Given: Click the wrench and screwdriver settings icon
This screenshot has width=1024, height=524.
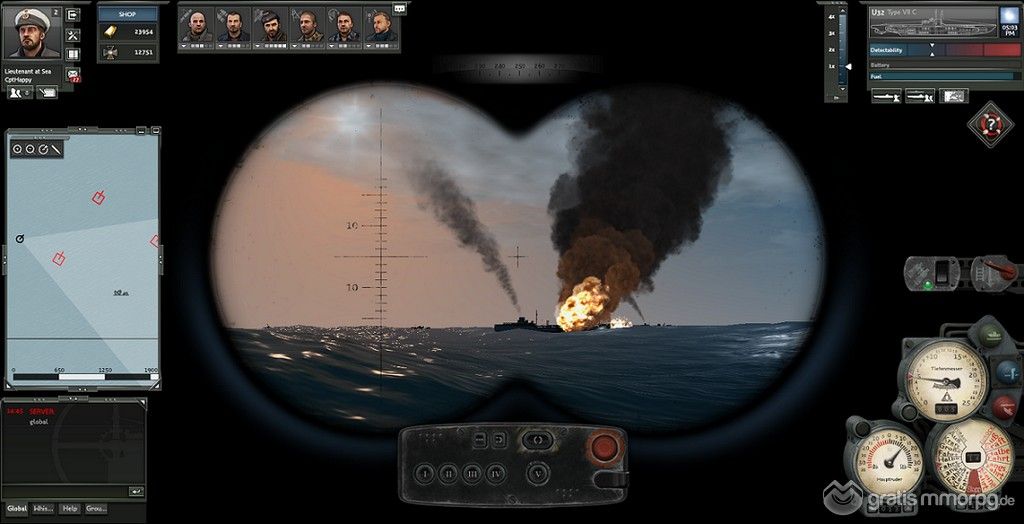Looking at the screenshot, I should coord(73,34).
